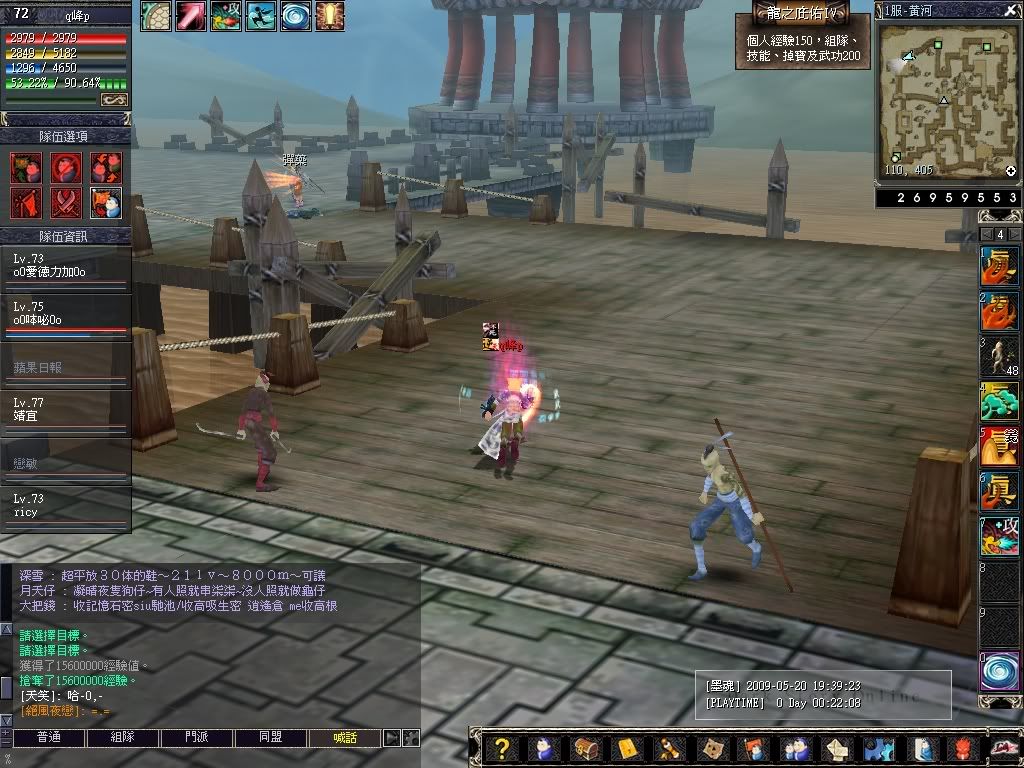
Task: Click the party flag option icon
Action: click(x=26, y=203)
